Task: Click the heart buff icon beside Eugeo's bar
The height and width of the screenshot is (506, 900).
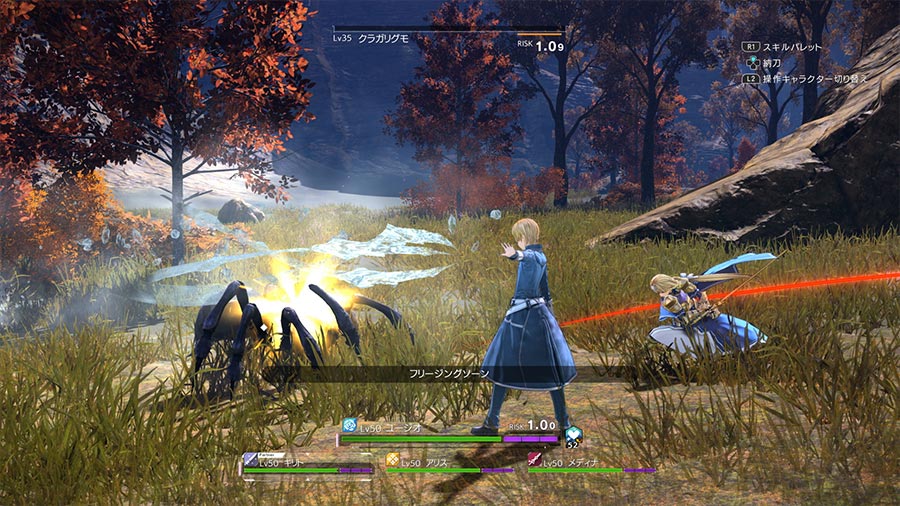Action: point(572,435)
